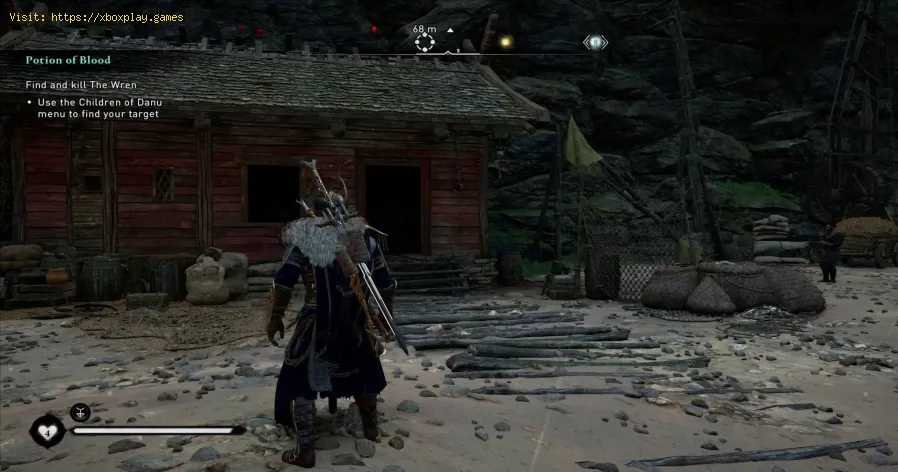
Task: Select the glowing yellow dot on the compass
Action: [506, 42]
